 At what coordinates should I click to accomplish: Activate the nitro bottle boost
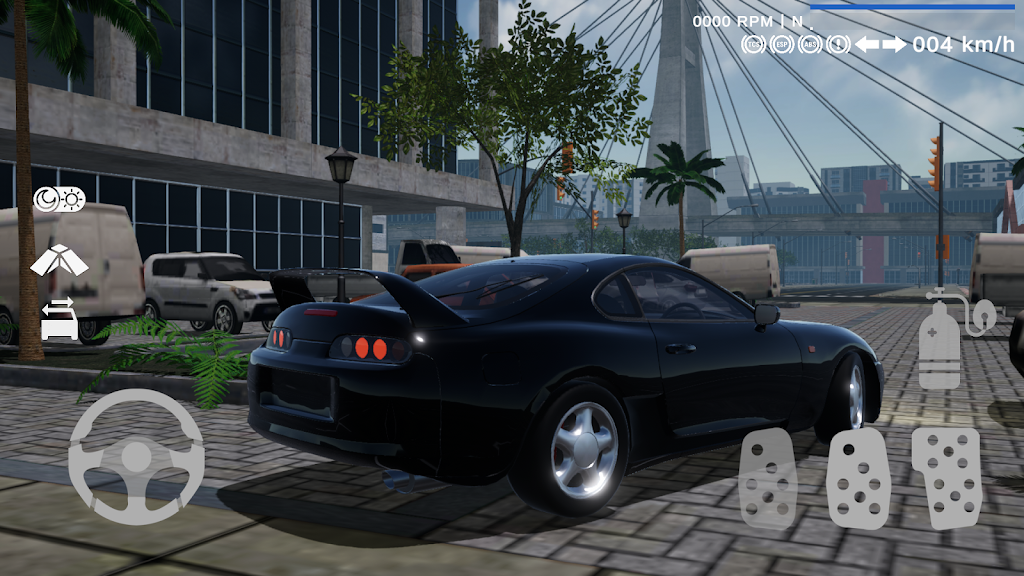(x=940, y=341)
